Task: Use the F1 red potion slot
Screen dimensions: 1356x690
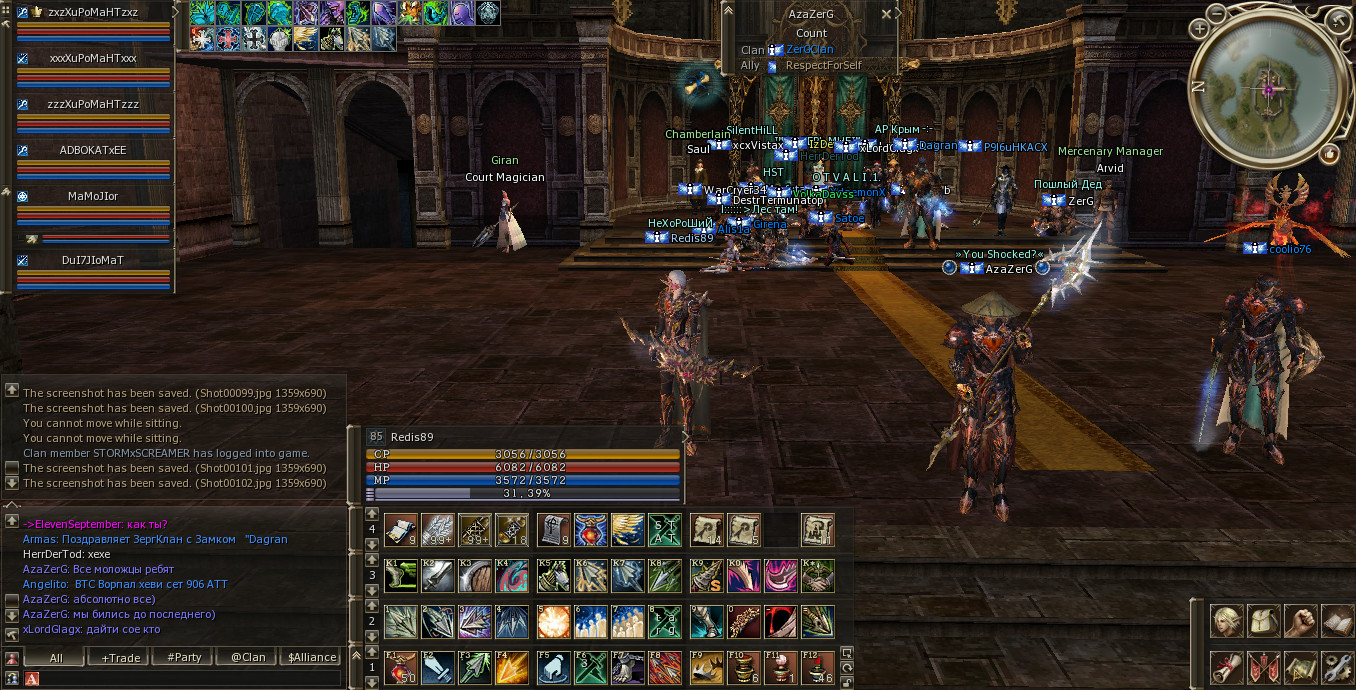Action: click(x=400, y=667)
